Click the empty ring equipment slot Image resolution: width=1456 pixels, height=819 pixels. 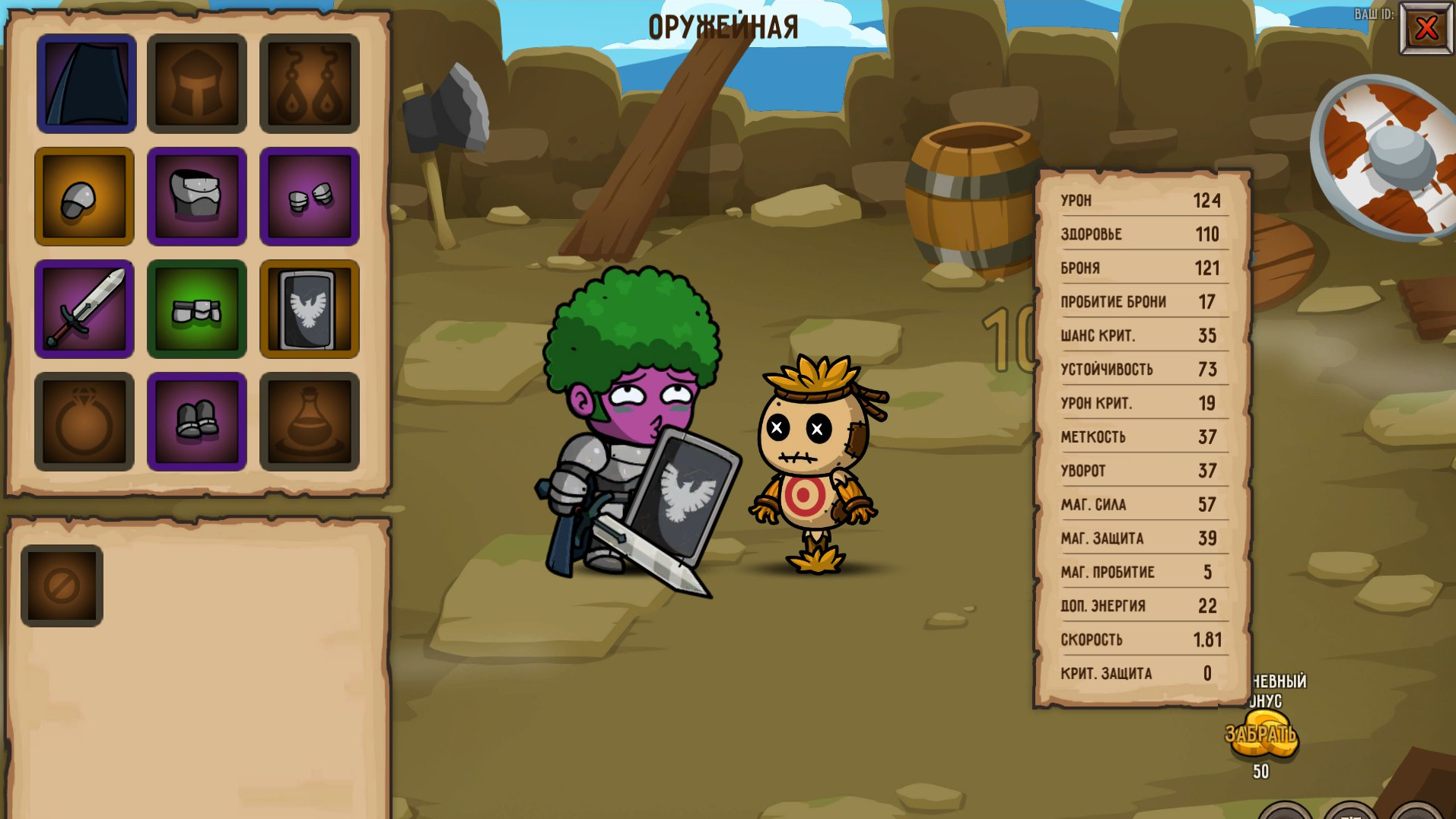coord(84,421)
